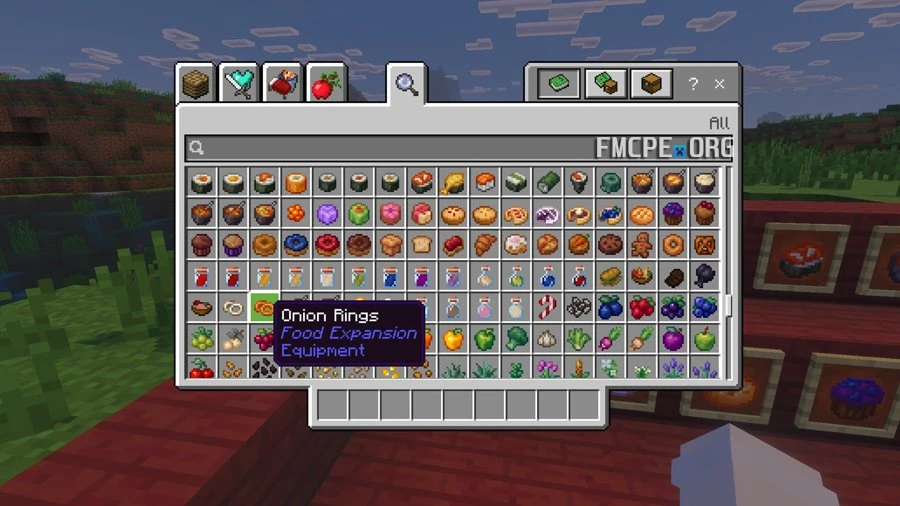
Task: Select the blue frosted donut
Action: tap(295, 244)
